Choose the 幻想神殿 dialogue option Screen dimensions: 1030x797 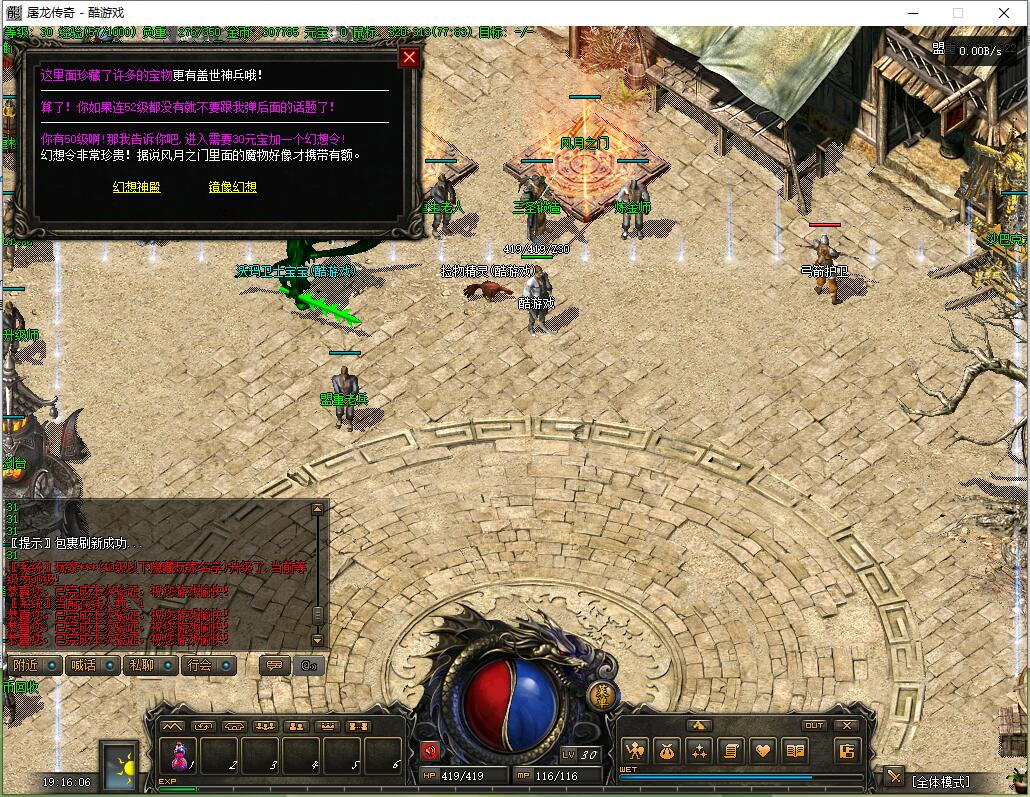tap(136, 187)
